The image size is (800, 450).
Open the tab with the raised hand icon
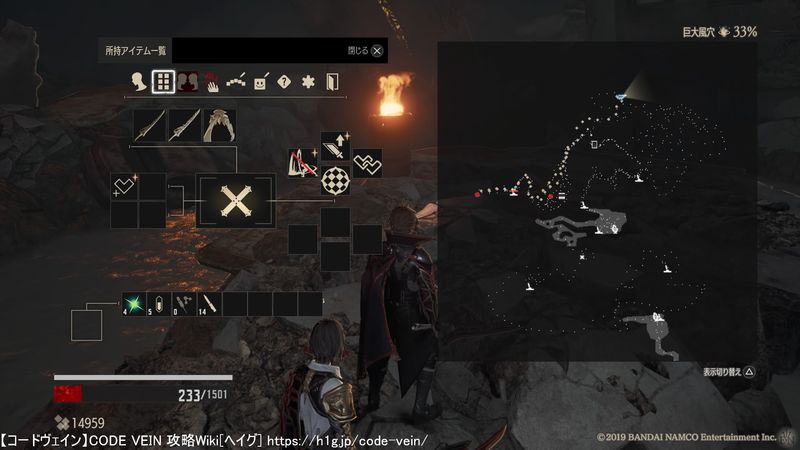click(212, 83)
